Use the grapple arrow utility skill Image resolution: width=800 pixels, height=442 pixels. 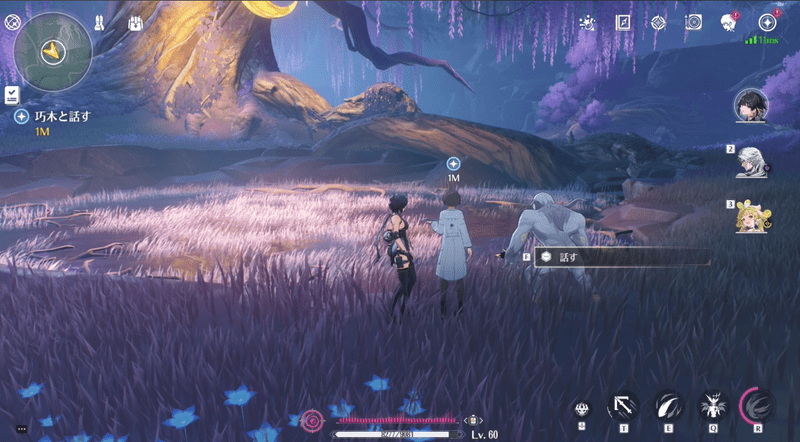[x=624, y=405]
